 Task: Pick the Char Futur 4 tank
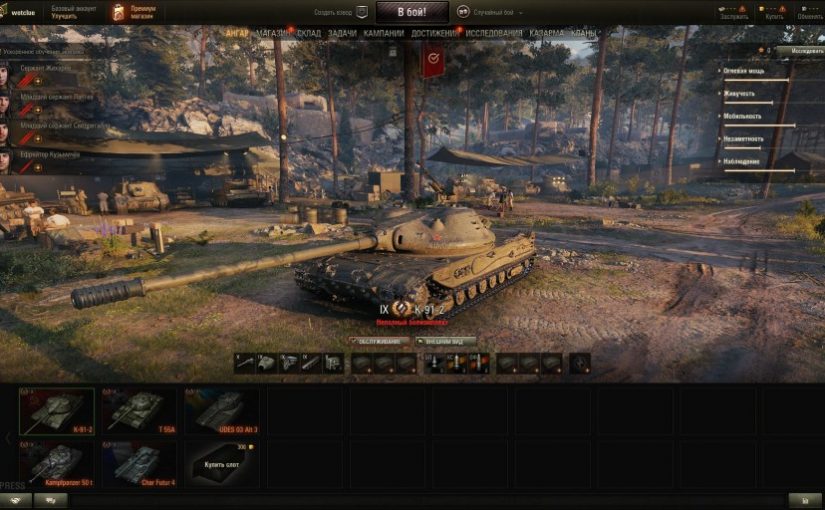tap(140, 465)
